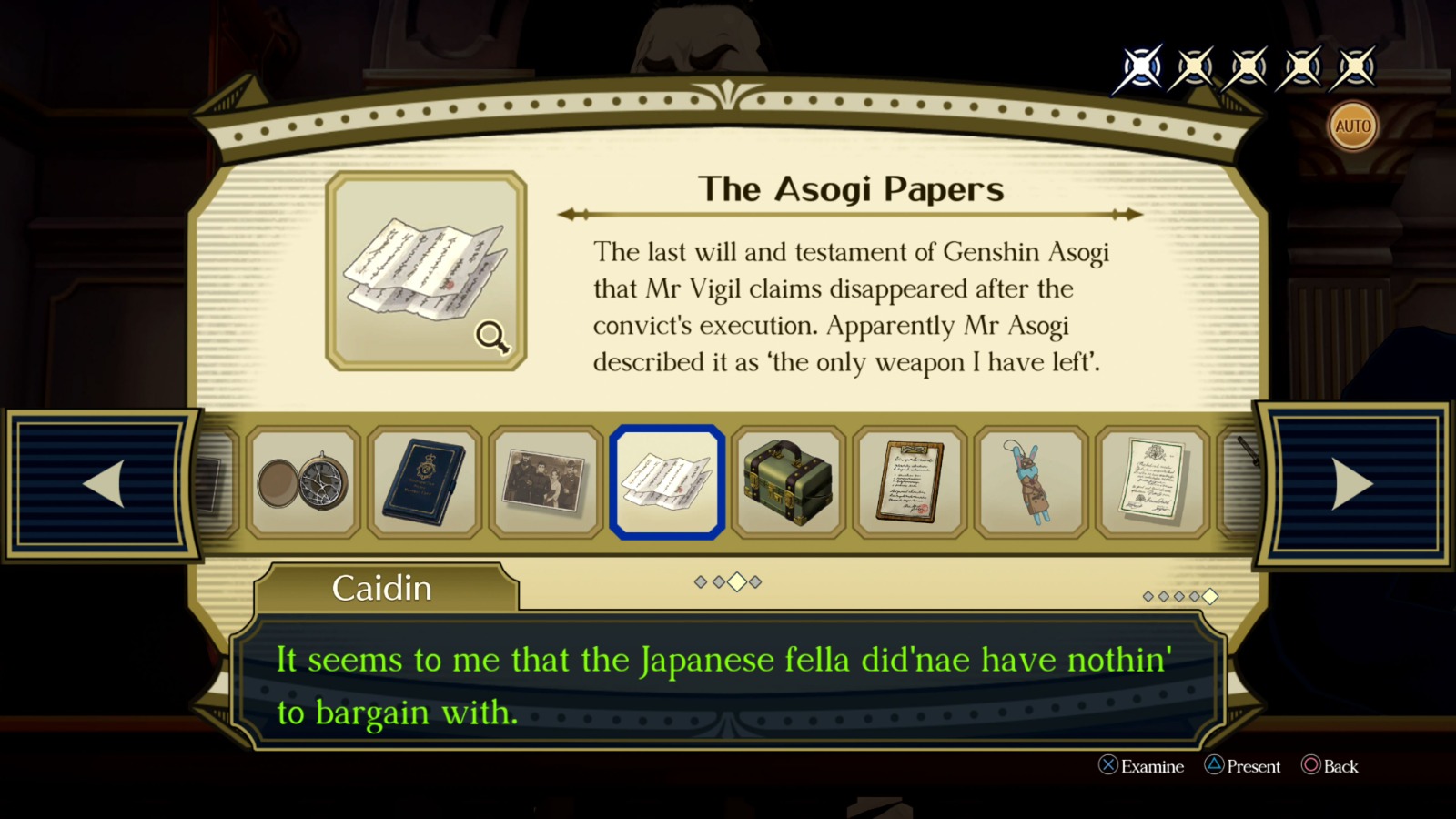Choose the Examine option

click(x=1143, y=767)
